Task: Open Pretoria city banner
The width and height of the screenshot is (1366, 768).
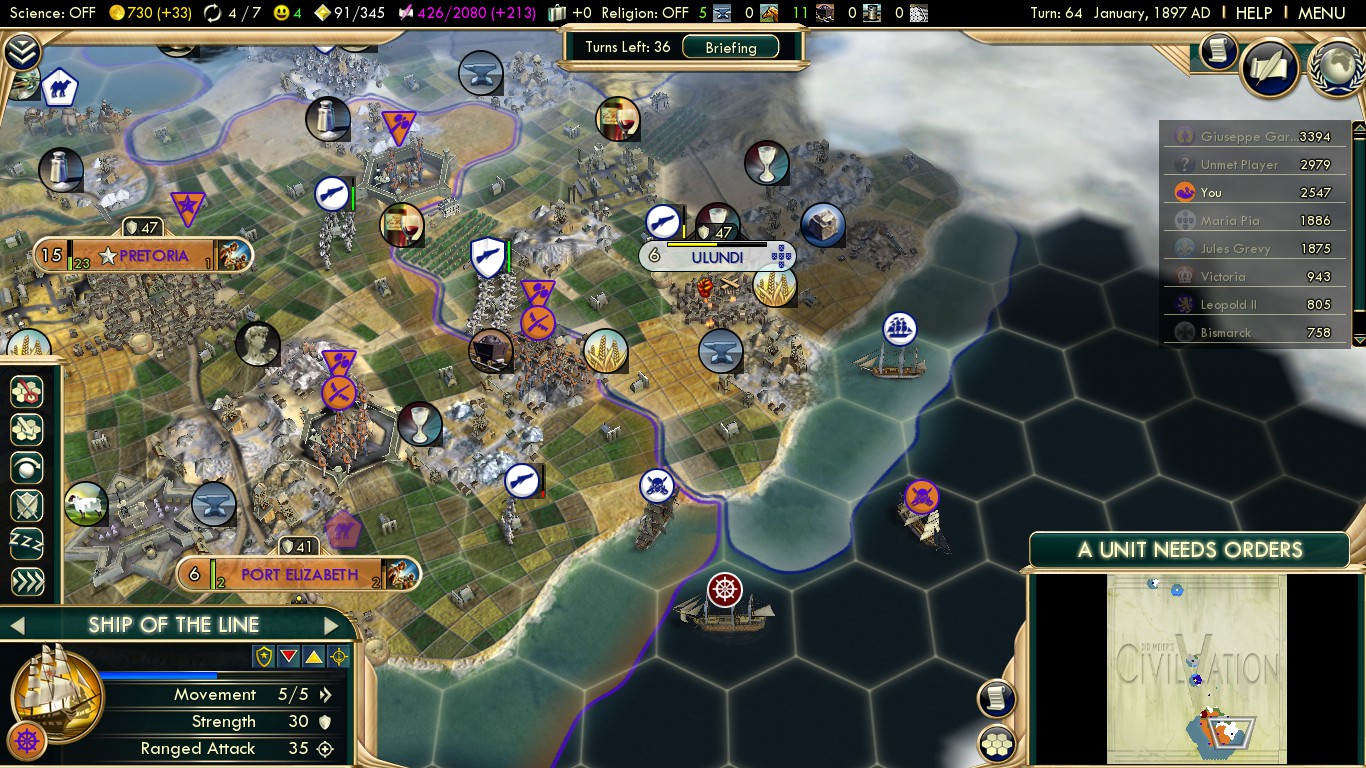Action: coord(153,256)
